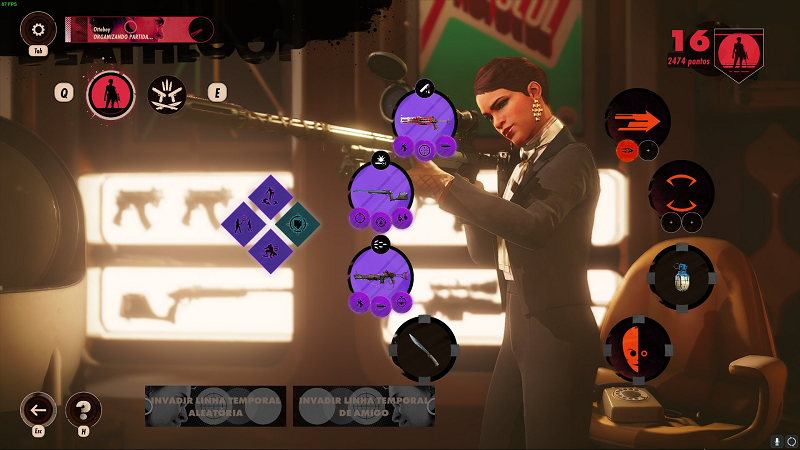Image resolution: width=800 pixels, height=450 pixels.
Task: Open the gear settings menu
Action: 39,29
